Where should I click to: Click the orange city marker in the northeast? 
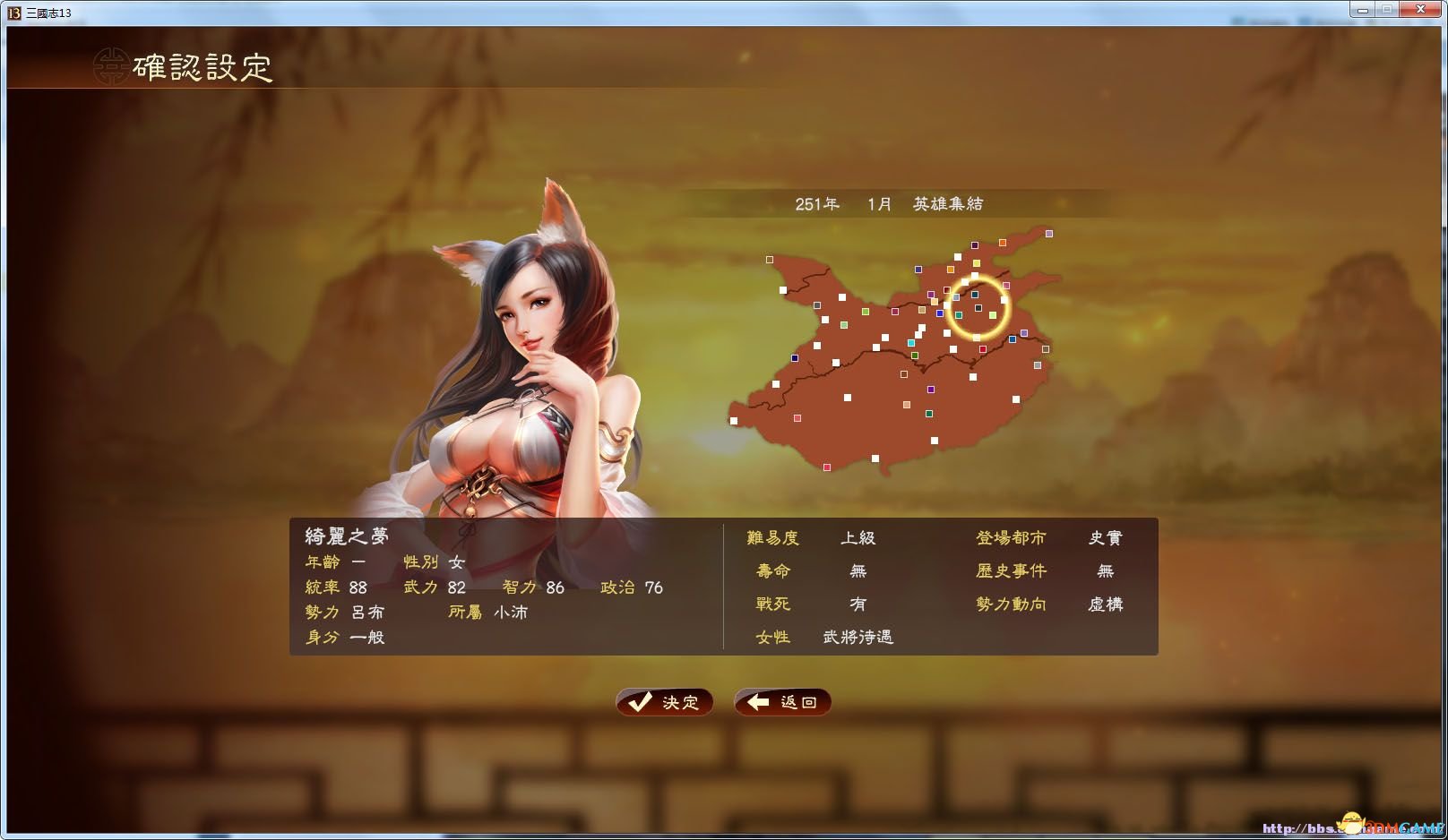1003,243
